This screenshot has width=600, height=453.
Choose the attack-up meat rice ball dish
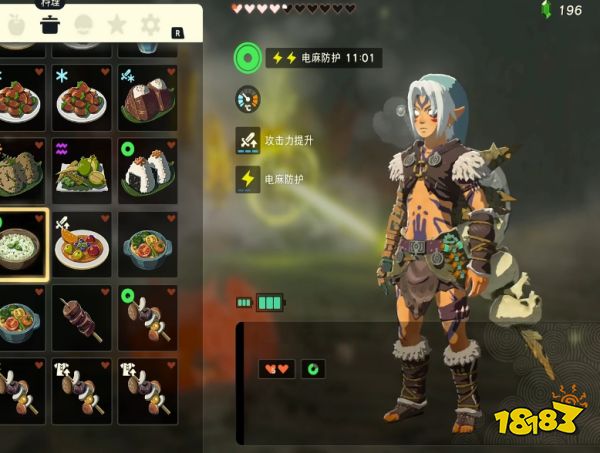pos(147,95)
